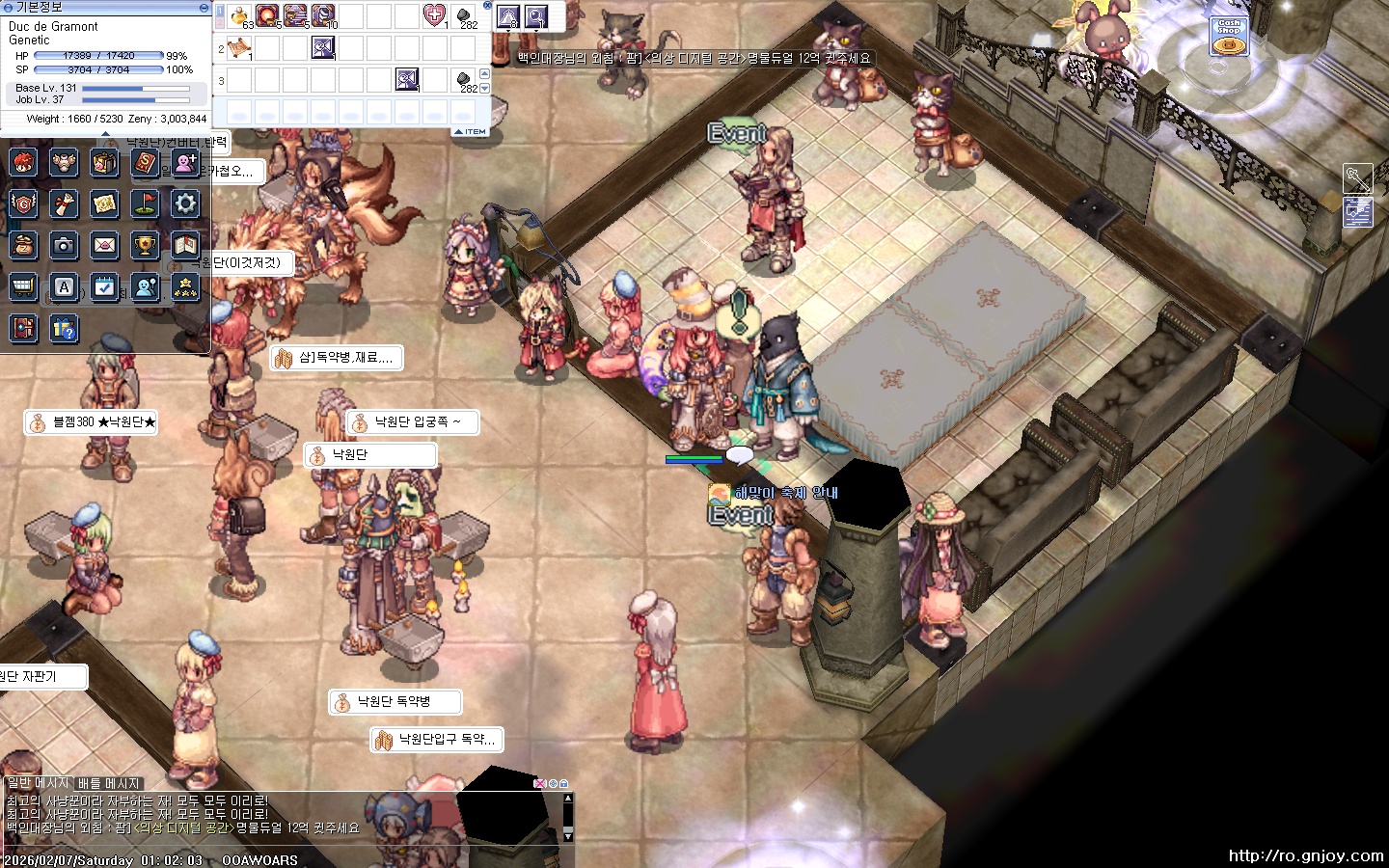Open the guild shield icon marked G
Image resolution: width=1389 pixels, height=868 pixels.
pos(24,203)
